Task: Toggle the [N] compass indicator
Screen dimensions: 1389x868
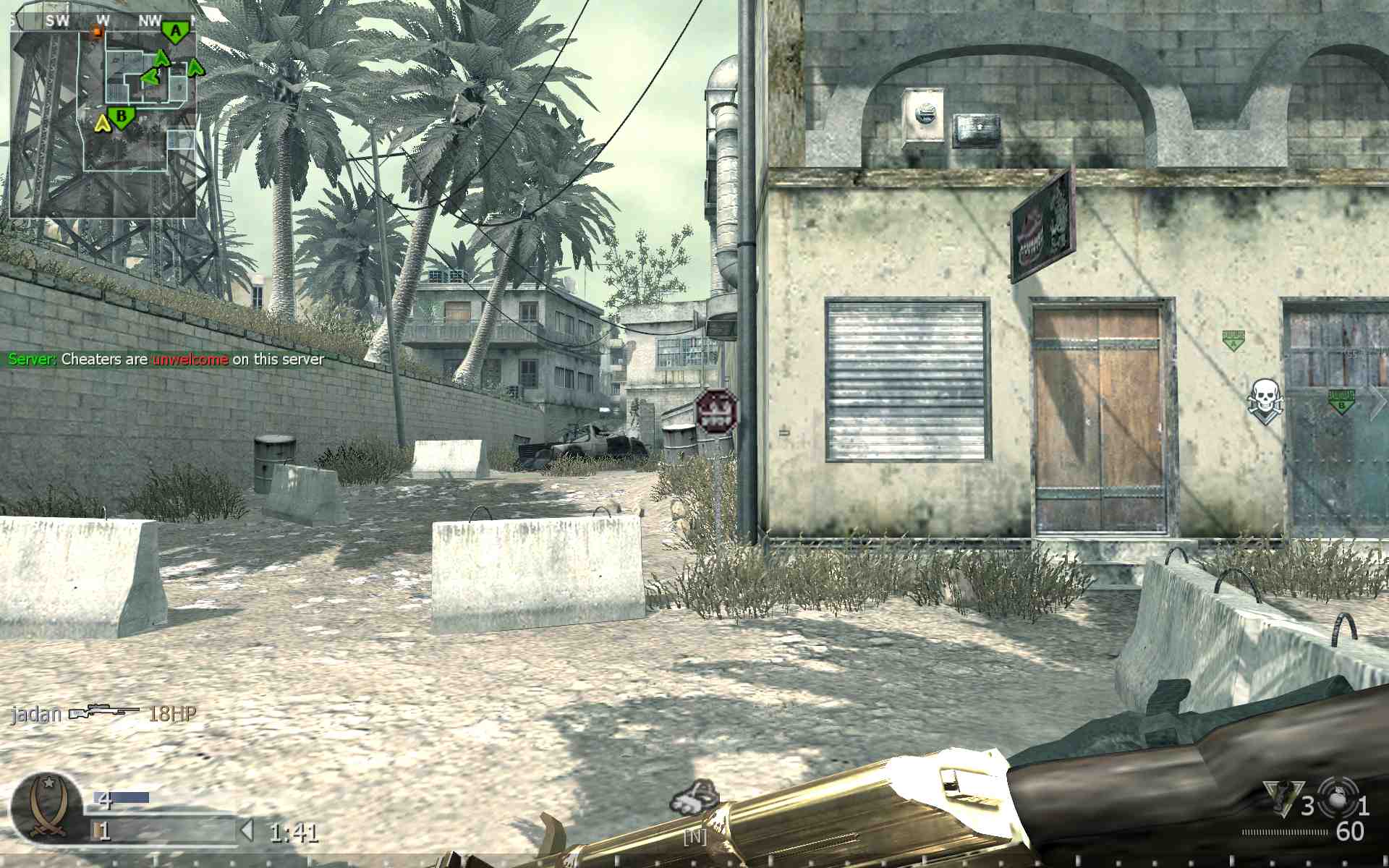Action: click(694, 835)
